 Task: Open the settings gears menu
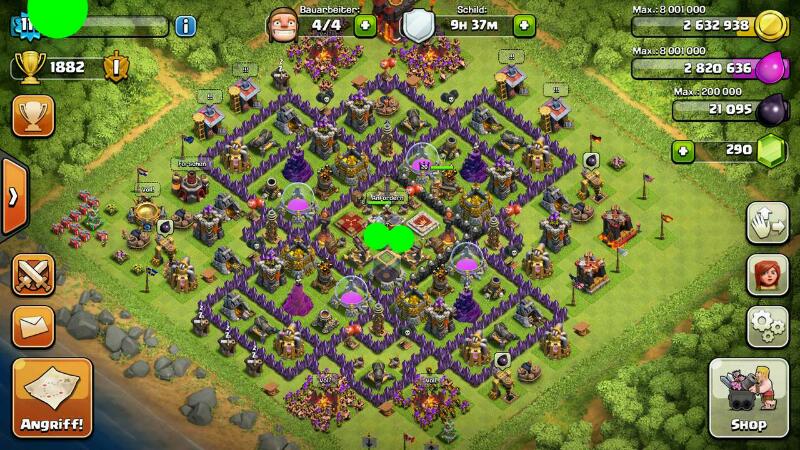767,326
